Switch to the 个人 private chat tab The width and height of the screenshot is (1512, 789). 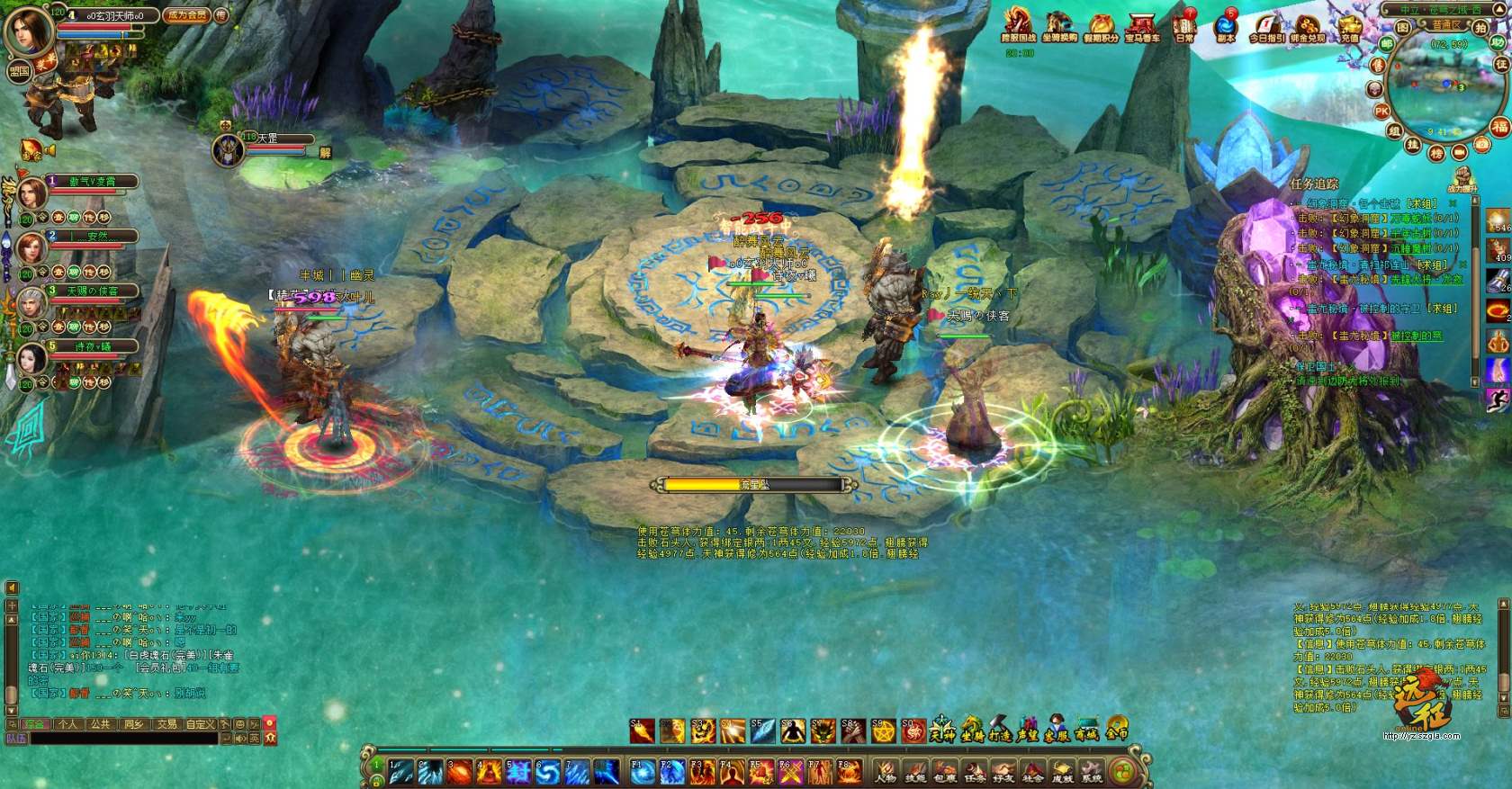tap(68, 723)
